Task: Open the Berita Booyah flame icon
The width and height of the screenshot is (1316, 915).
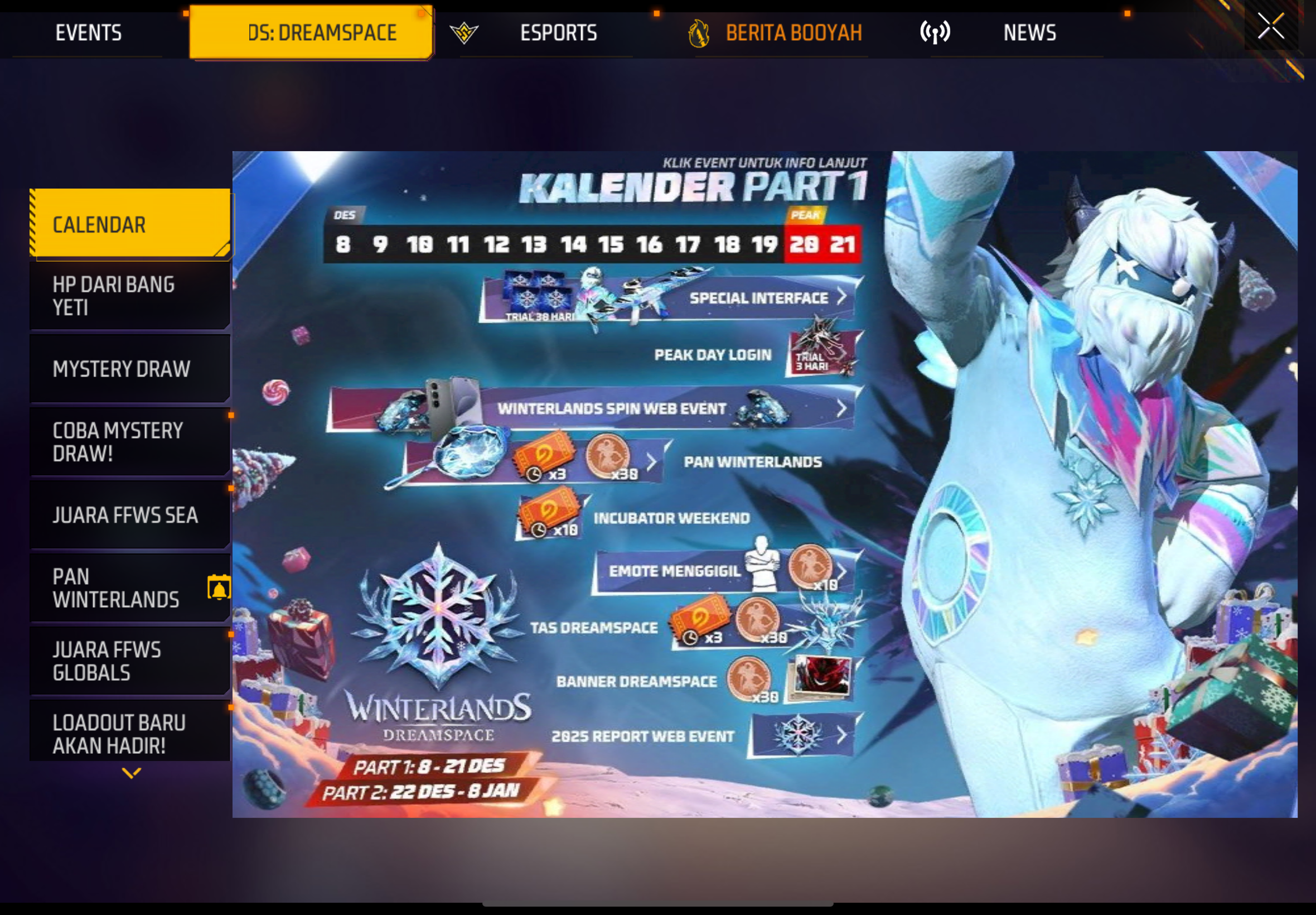Action: coord(699,33)
